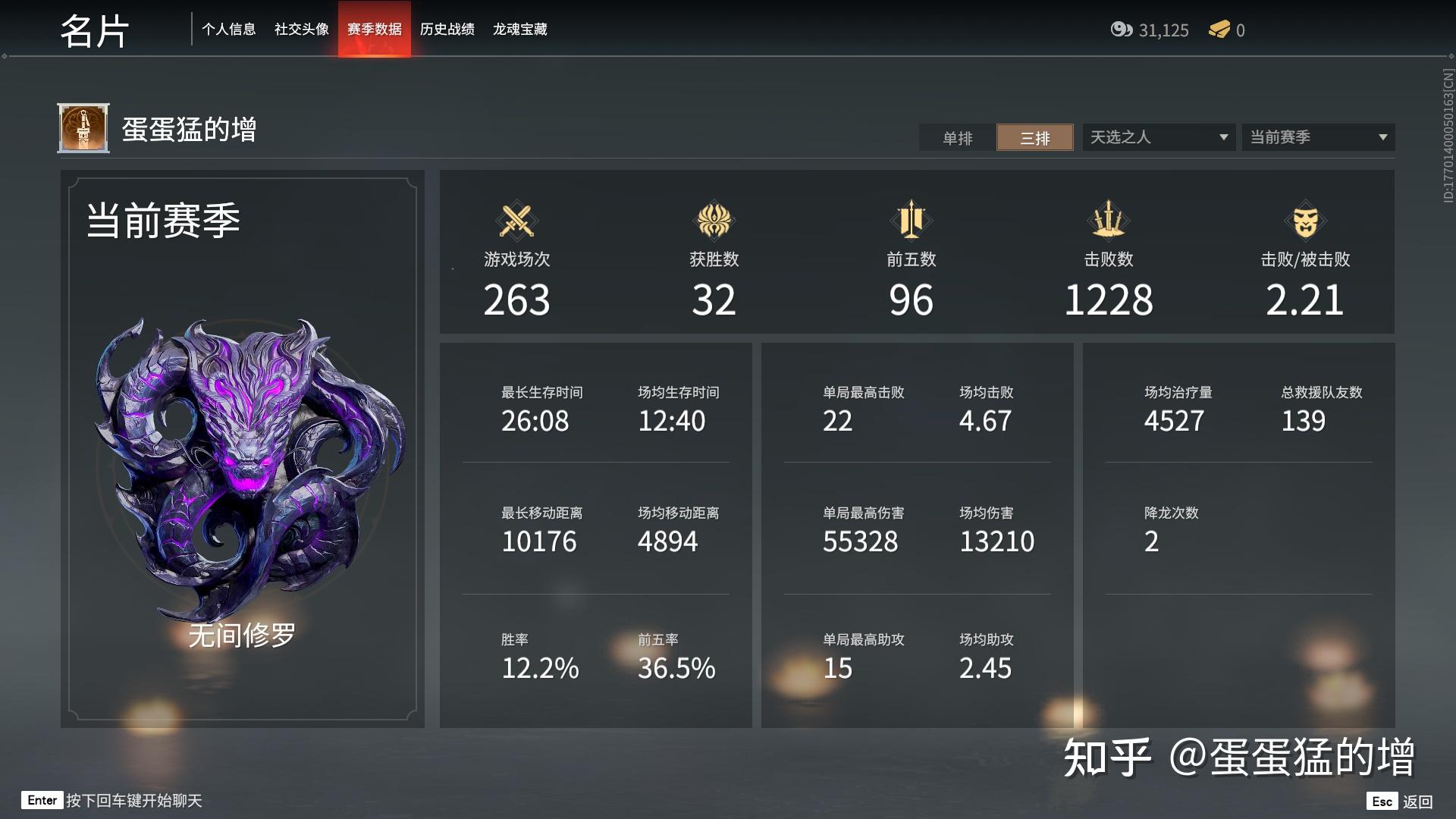
Task: Click the player avatar next to 蛋蛋猛的增
Action: (83, 127)
